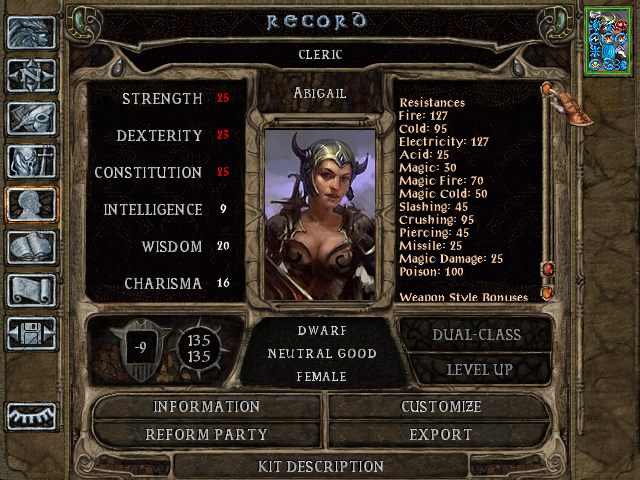Choose Customize for Abigail
Screen dimensions: 640x480
coord(441,407)
